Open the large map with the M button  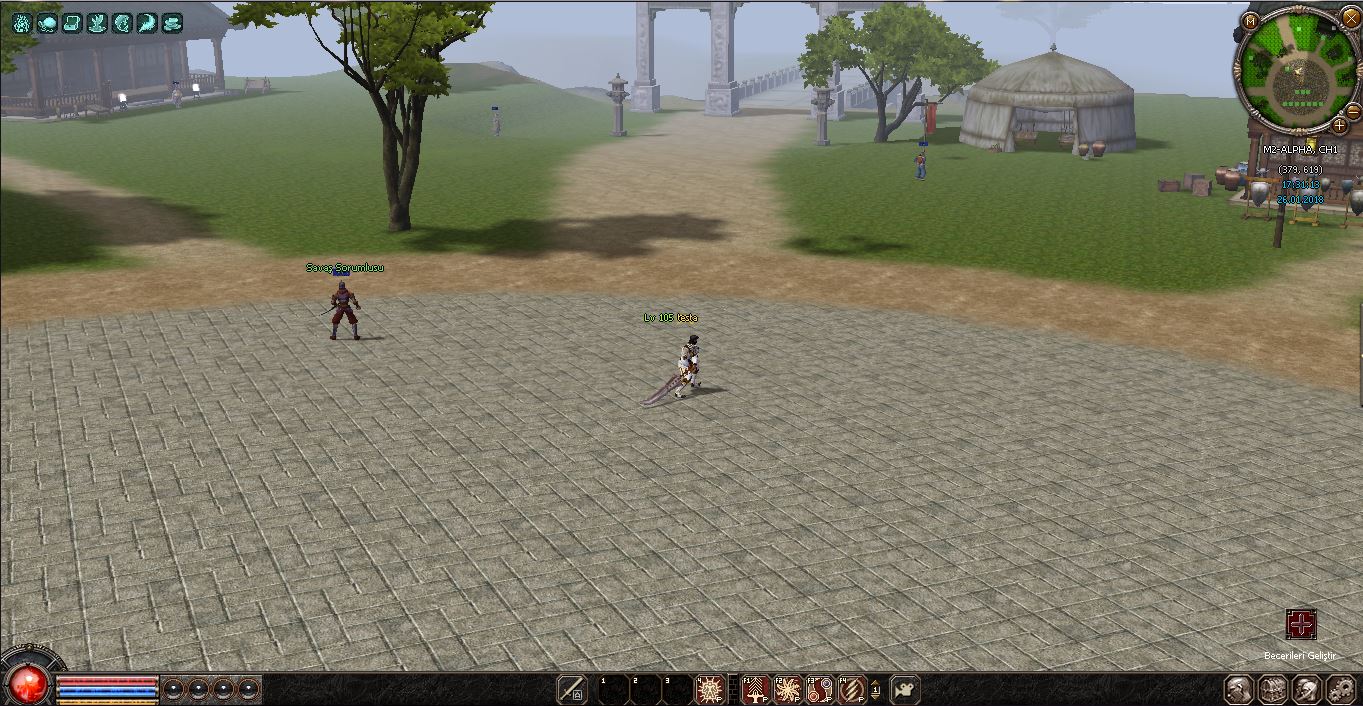pos(1250,20)
